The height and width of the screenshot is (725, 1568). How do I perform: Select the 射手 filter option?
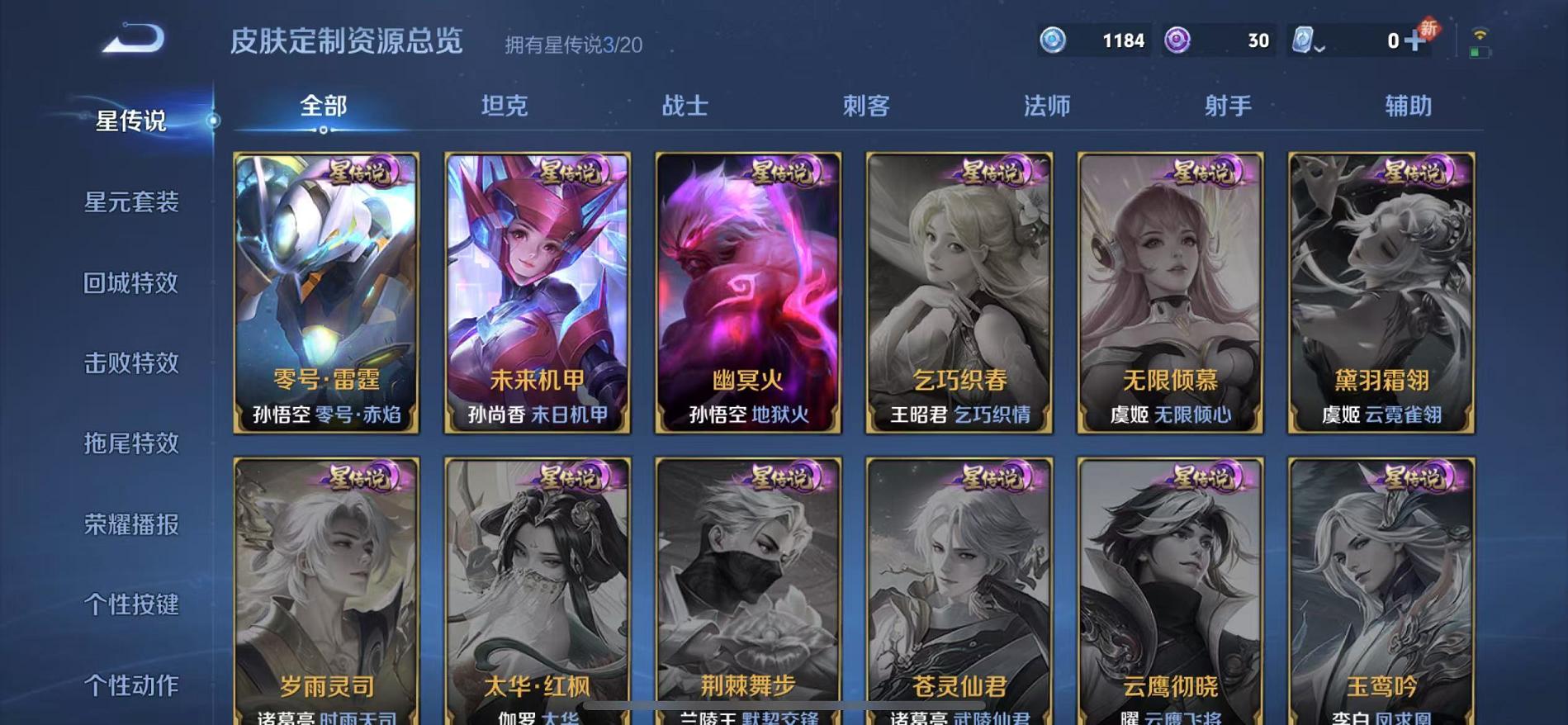(x=1226, y=106)
